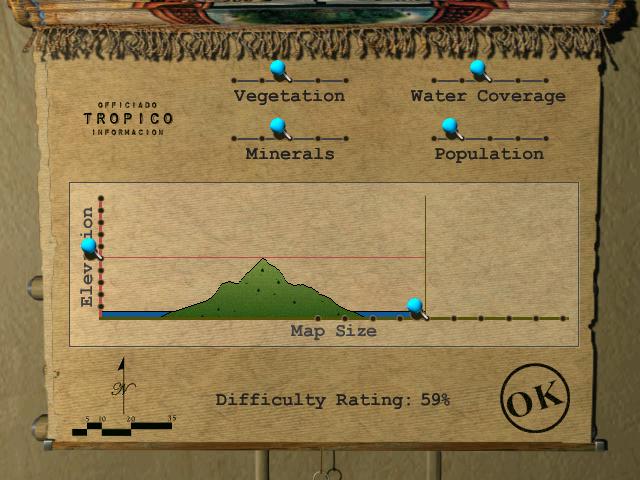The height and width of the screenshot is (480, 640).
Task: Select the Water Coverage slider knob
Action: 478,68
